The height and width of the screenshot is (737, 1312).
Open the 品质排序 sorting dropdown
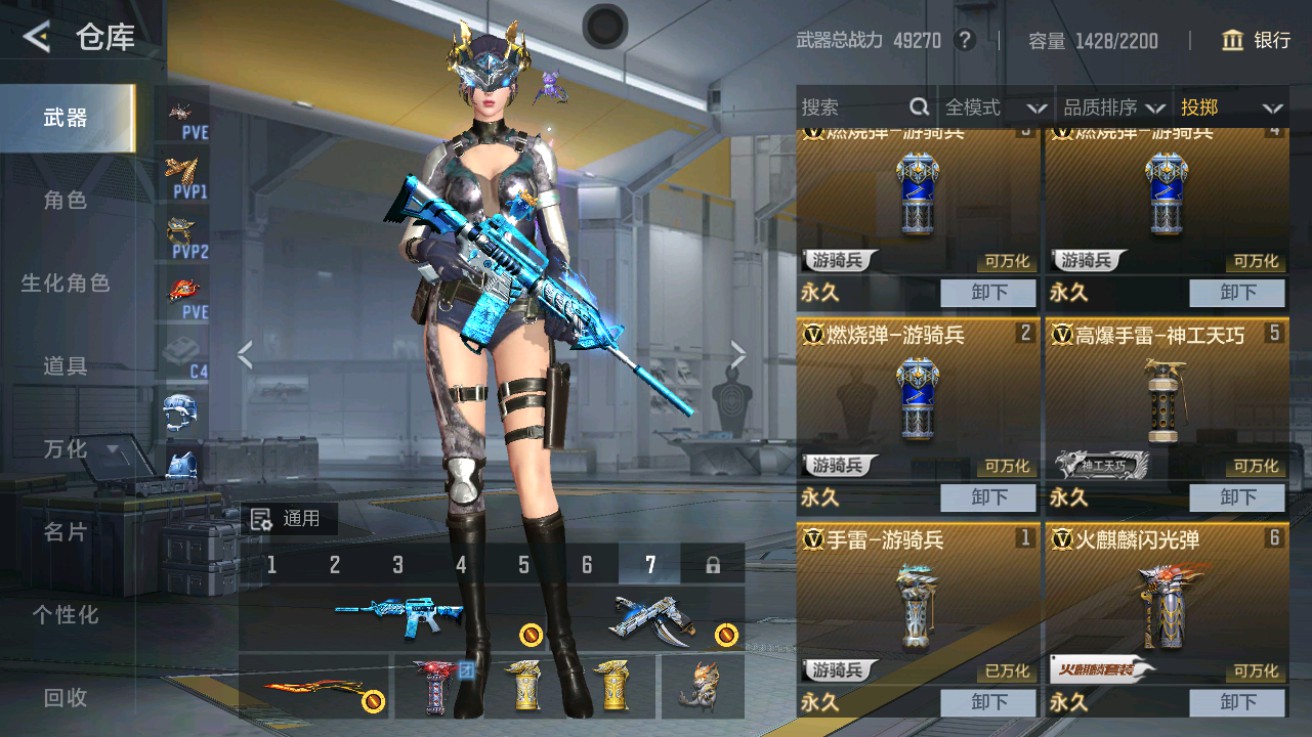pos(1110,107)
